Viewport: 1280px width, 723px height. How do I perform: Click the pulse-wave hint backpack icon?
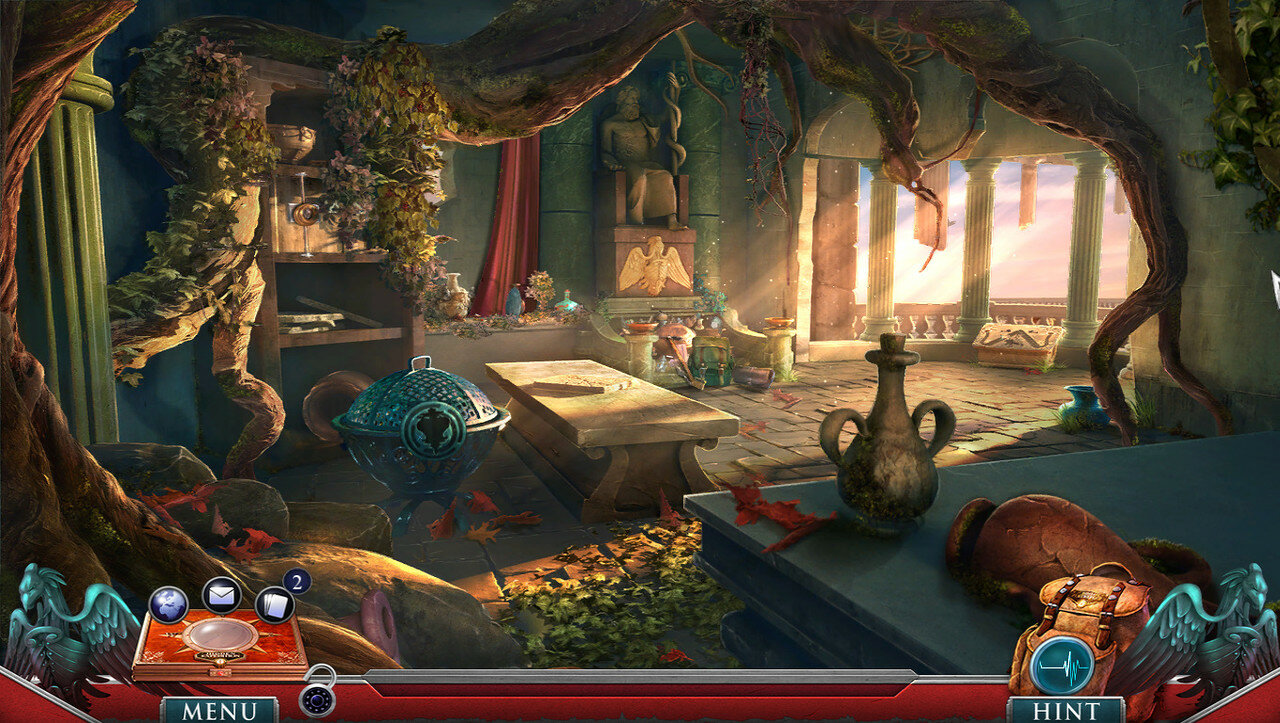(x=1061, y=664)
